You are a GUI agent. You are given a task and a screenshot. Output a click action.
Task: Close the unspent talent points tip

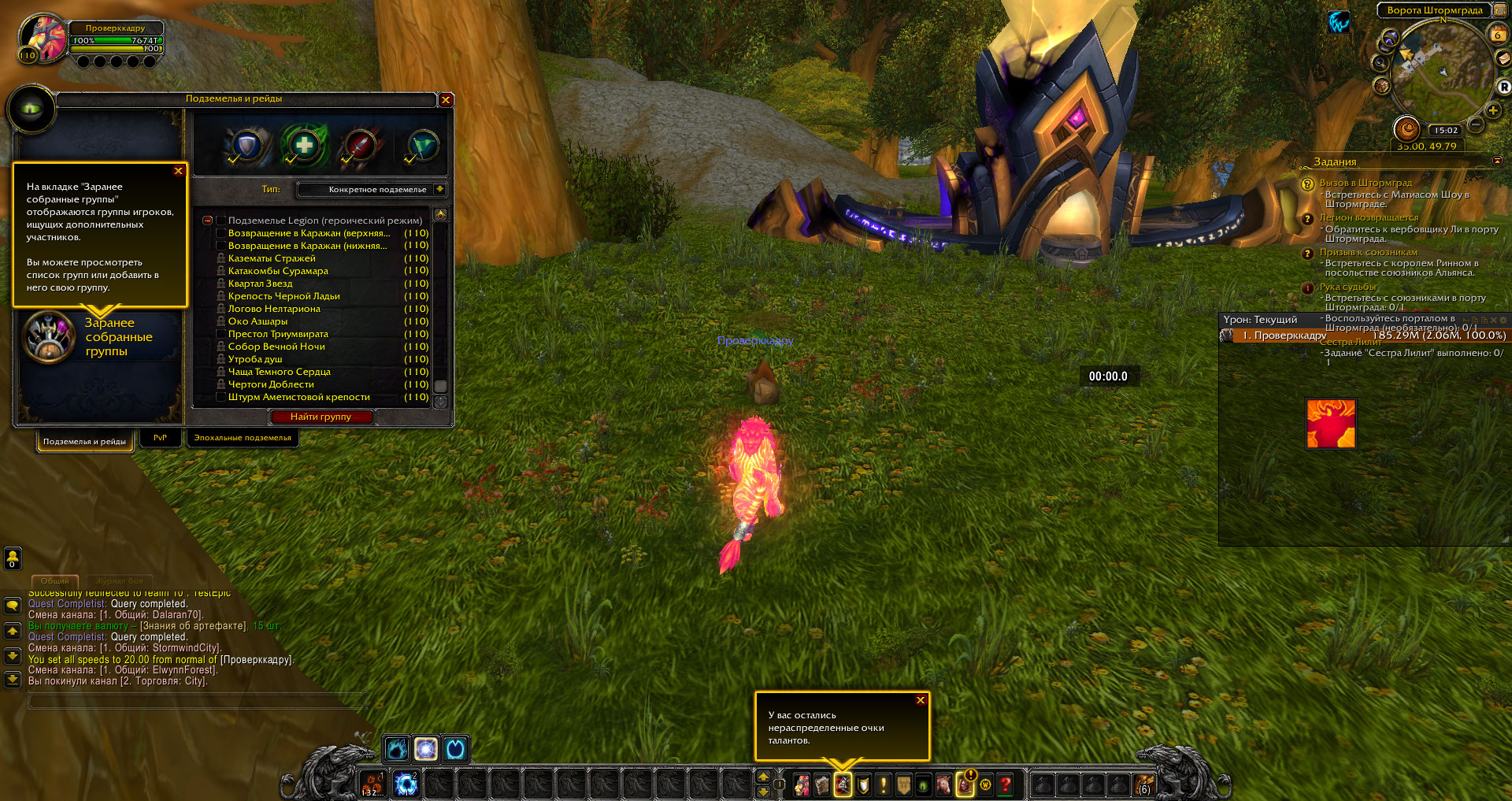pyautogui.click(x=921, y=700)
